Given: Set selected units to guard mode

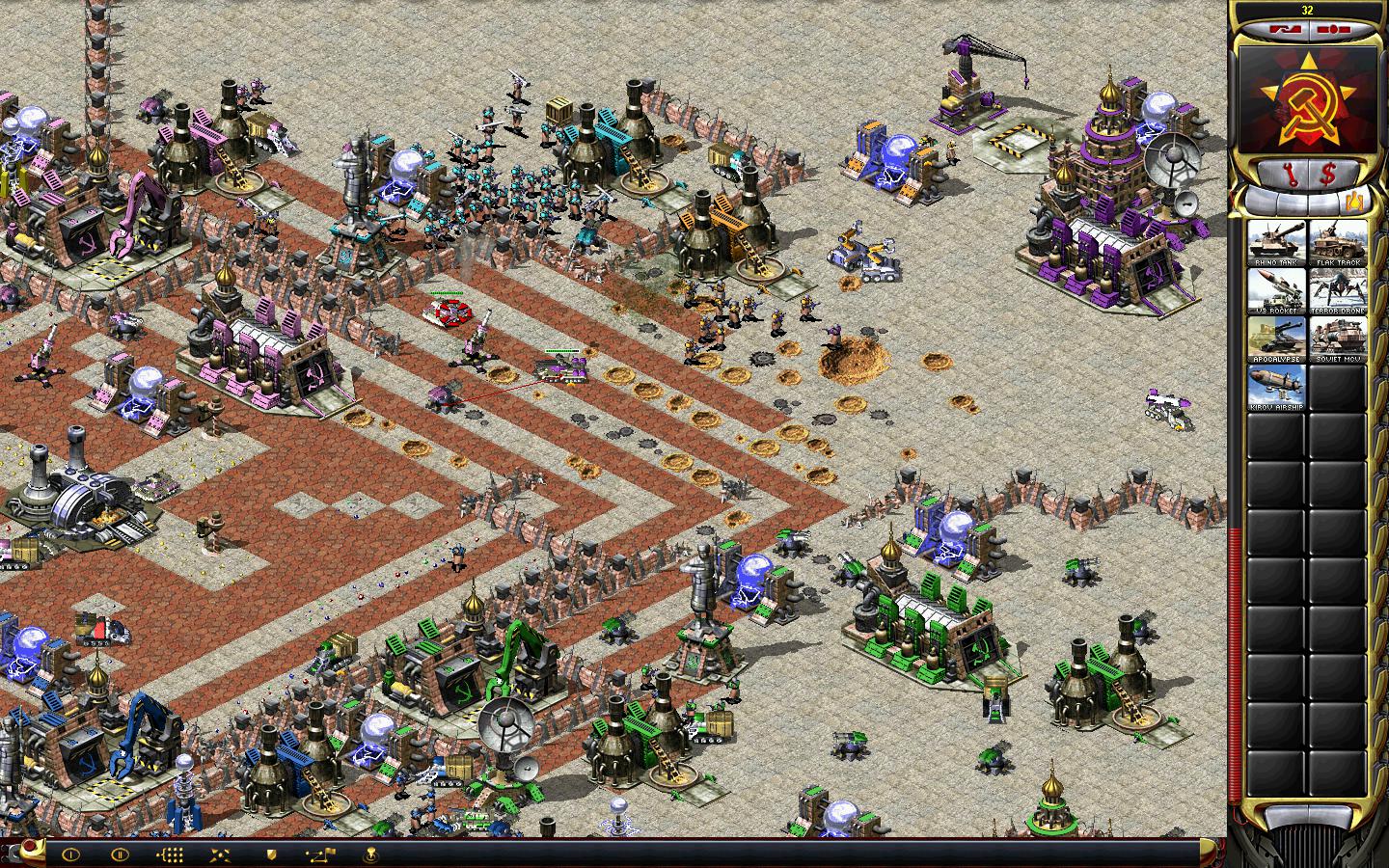Looking at the screenshot, I should (271, 854).
